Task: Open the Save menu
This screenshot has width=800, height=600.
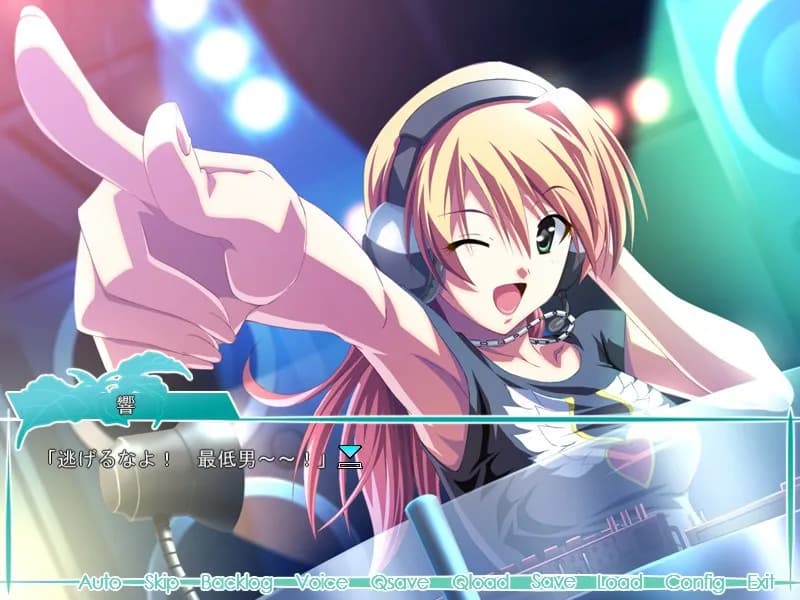Action: 553,582
